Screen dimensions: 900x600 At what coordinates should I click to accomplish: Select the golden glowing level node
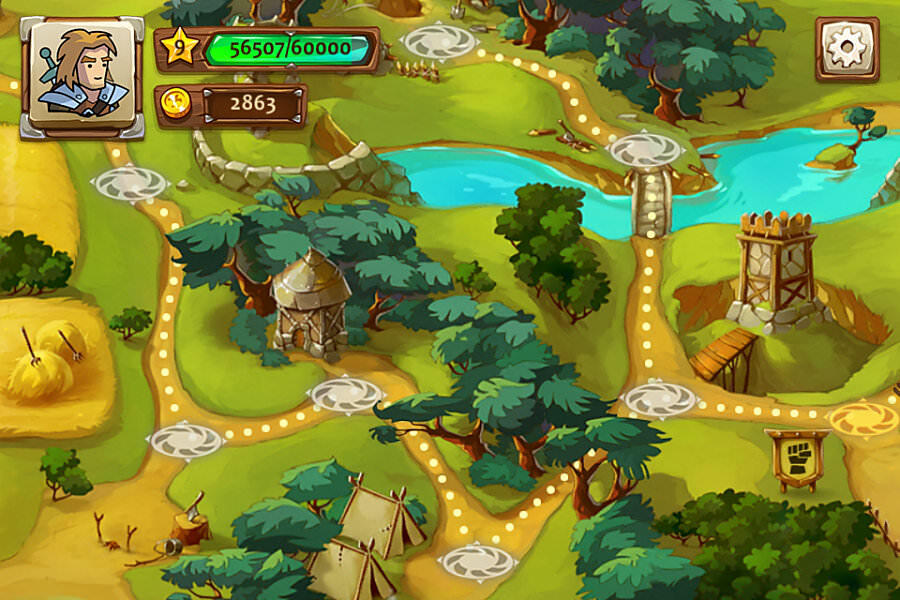click(x=863, y=419)
